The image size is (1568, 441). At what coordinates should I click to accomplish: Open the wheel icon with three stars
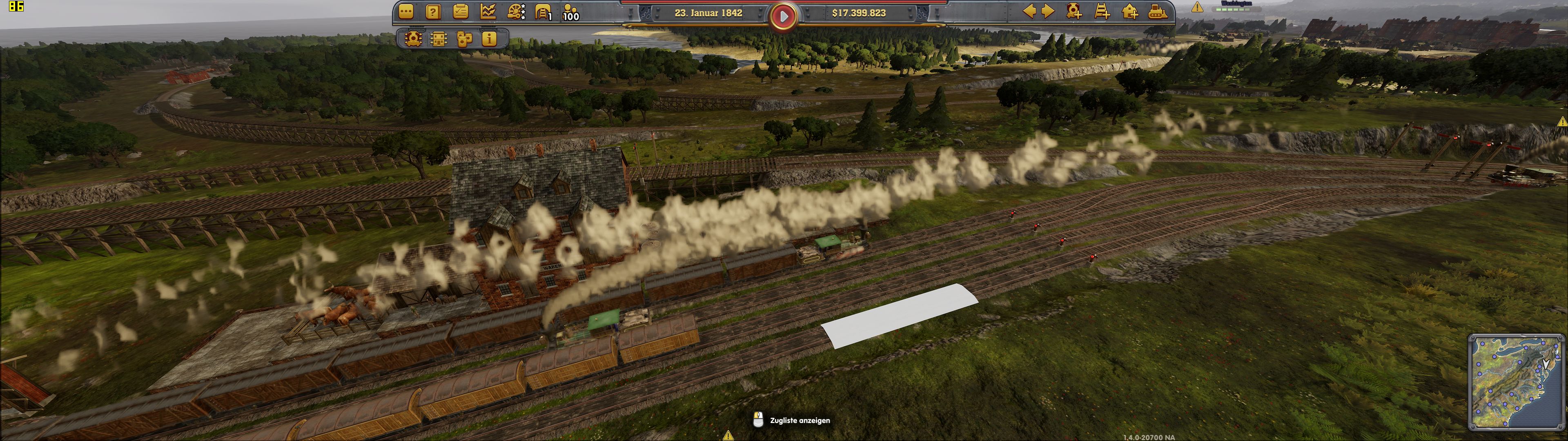tap(516, 11)
